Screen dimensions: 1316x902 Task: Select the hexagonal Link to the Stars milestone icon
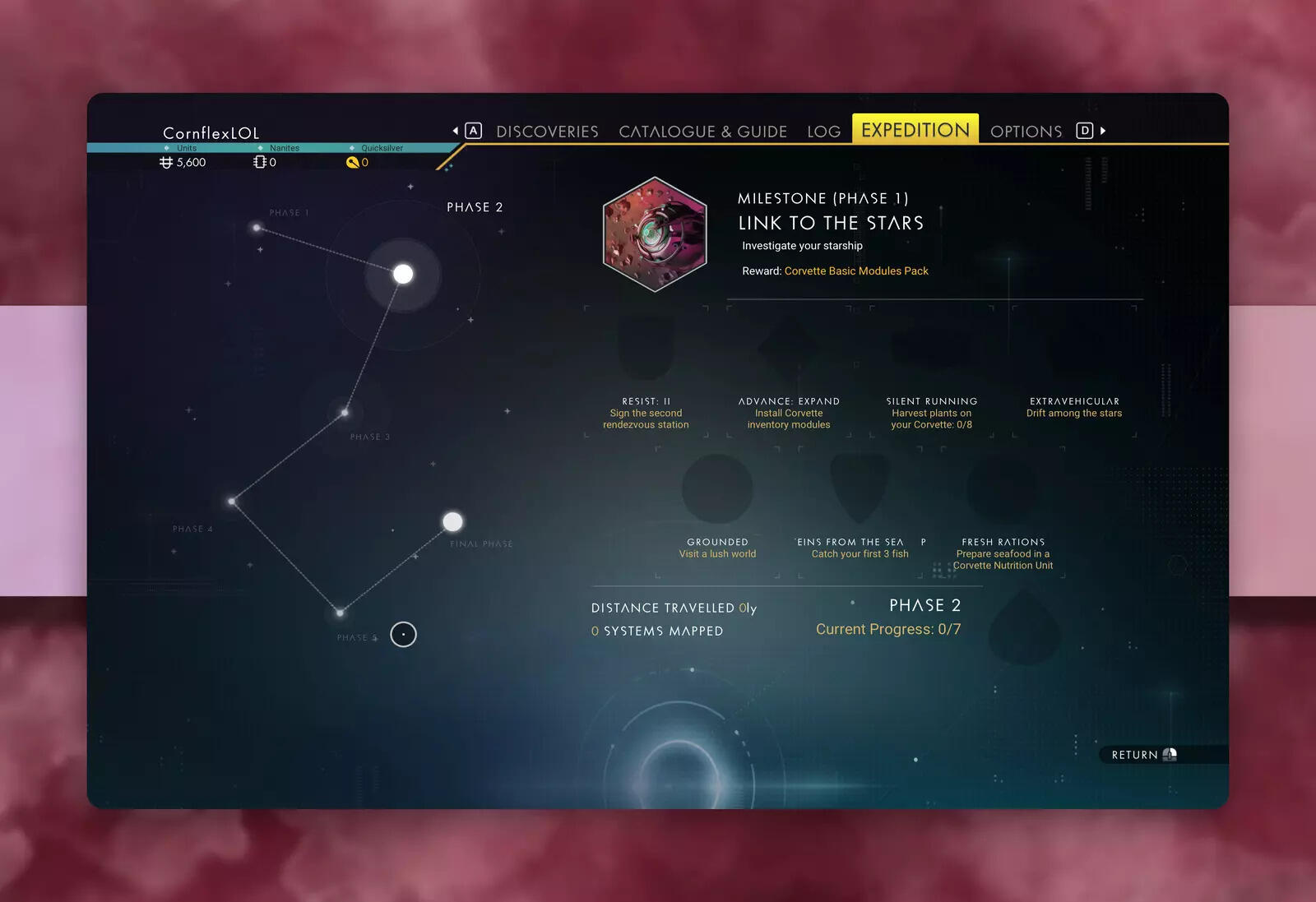pos(655,234)
